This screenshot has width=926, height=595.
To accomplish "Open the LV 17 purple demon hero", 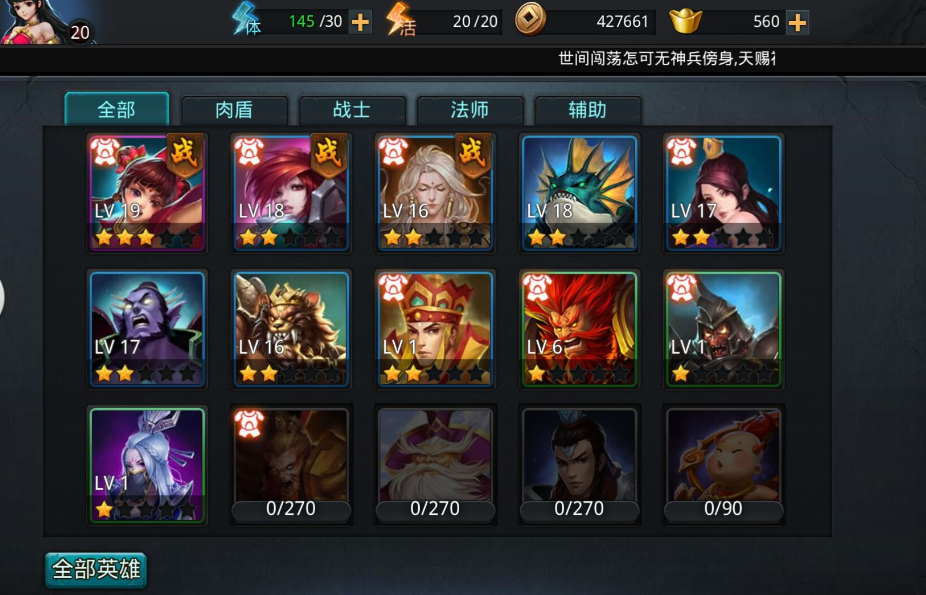I will click(147, 328).
